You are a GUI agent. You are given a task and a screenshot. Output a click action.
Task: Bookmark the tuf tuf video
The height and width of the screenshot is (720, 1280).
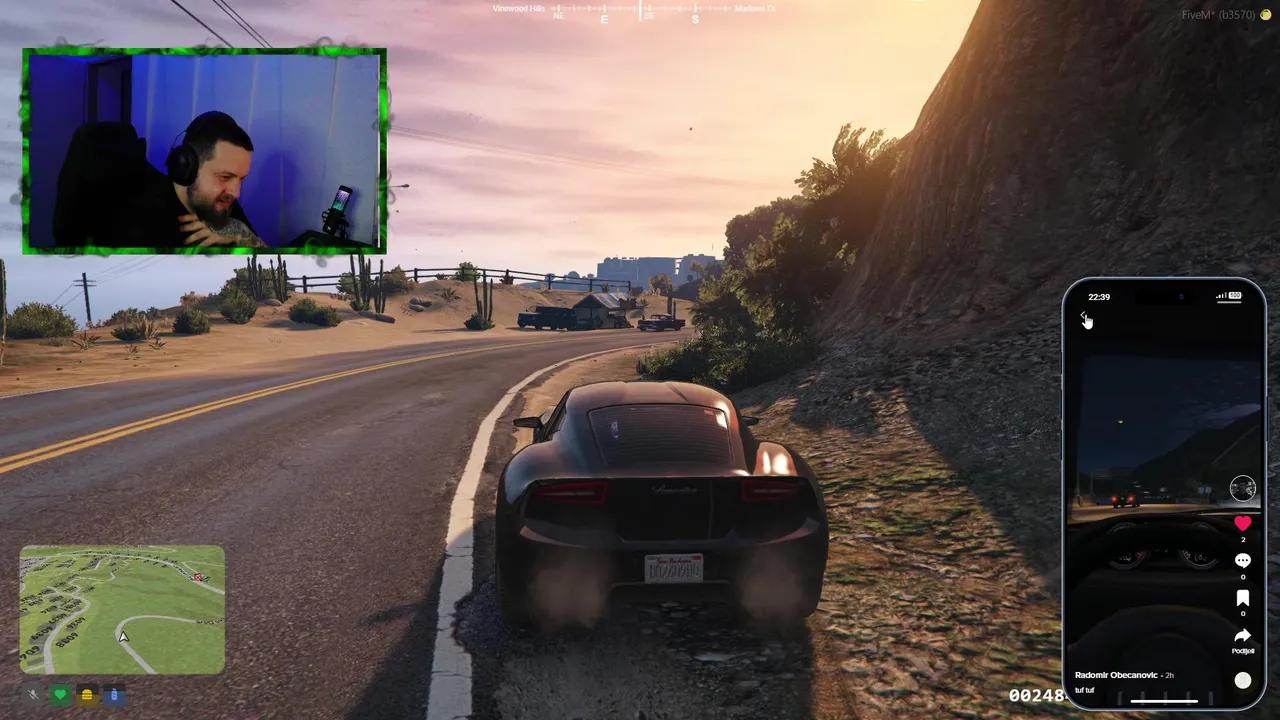point(1242,597)
